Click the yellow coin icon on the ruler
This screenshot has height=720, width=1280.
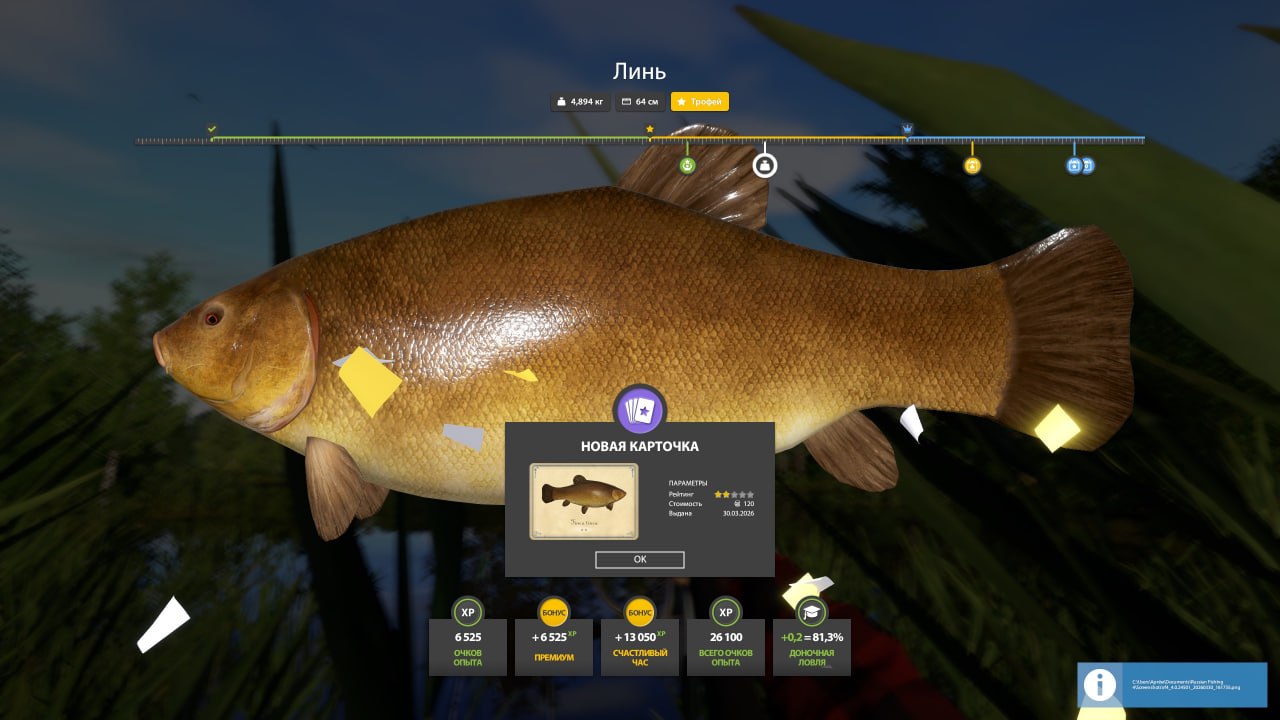pos(971,165)
